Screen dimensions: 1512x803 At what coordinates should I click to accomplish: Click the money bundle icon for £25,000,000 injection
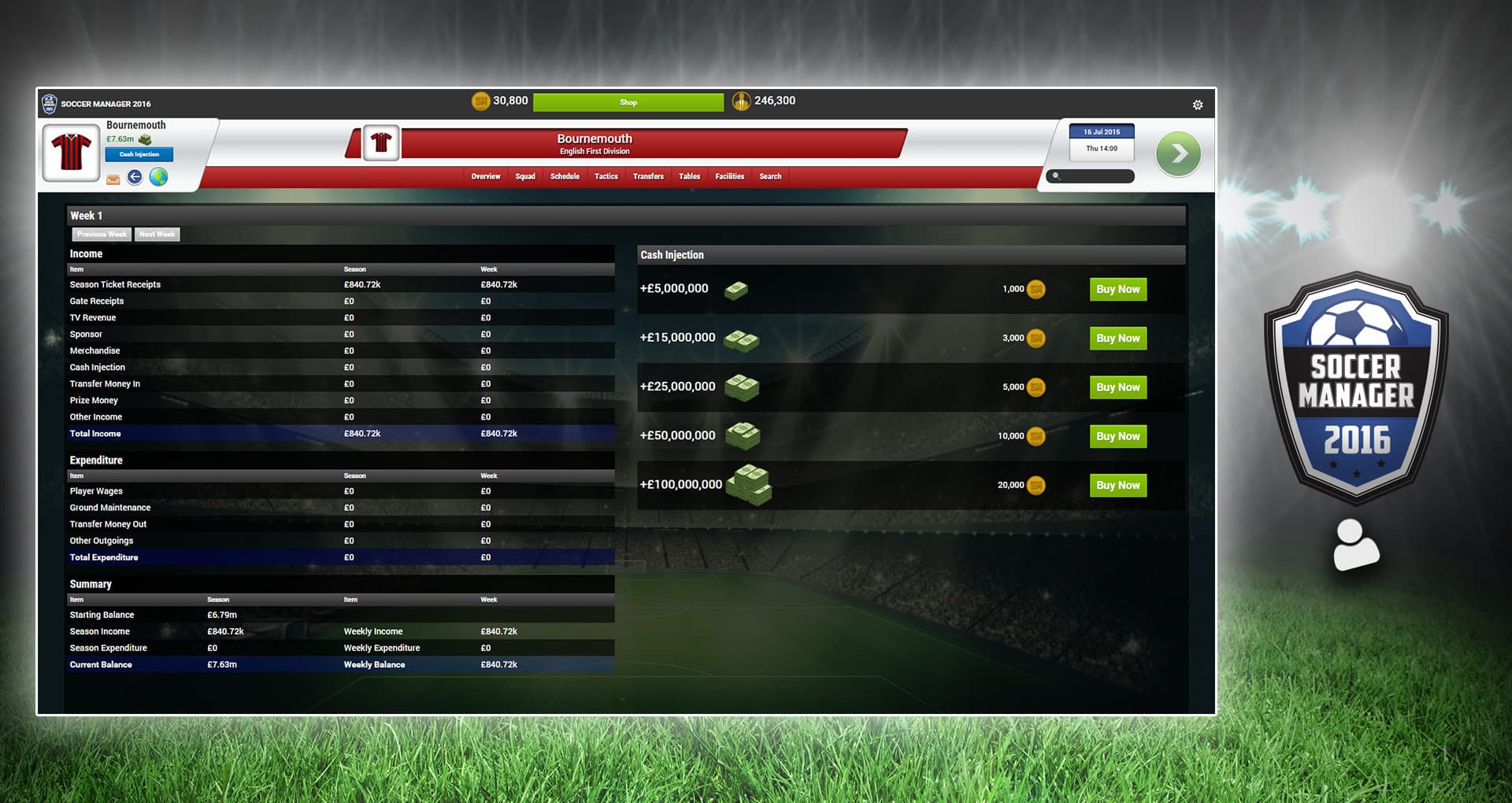743,387
